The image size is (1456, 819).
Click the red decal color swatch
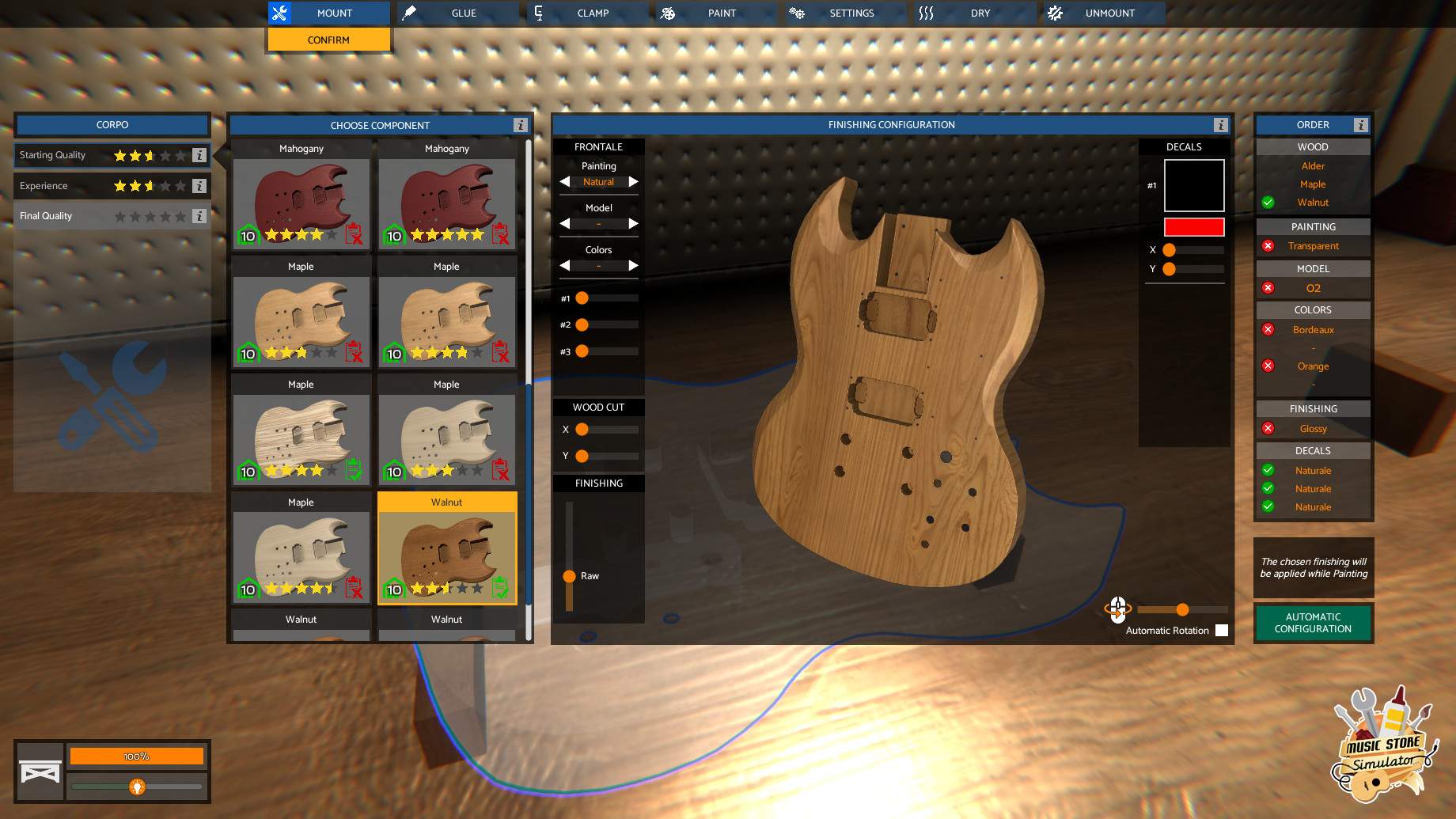point(1193,227)
